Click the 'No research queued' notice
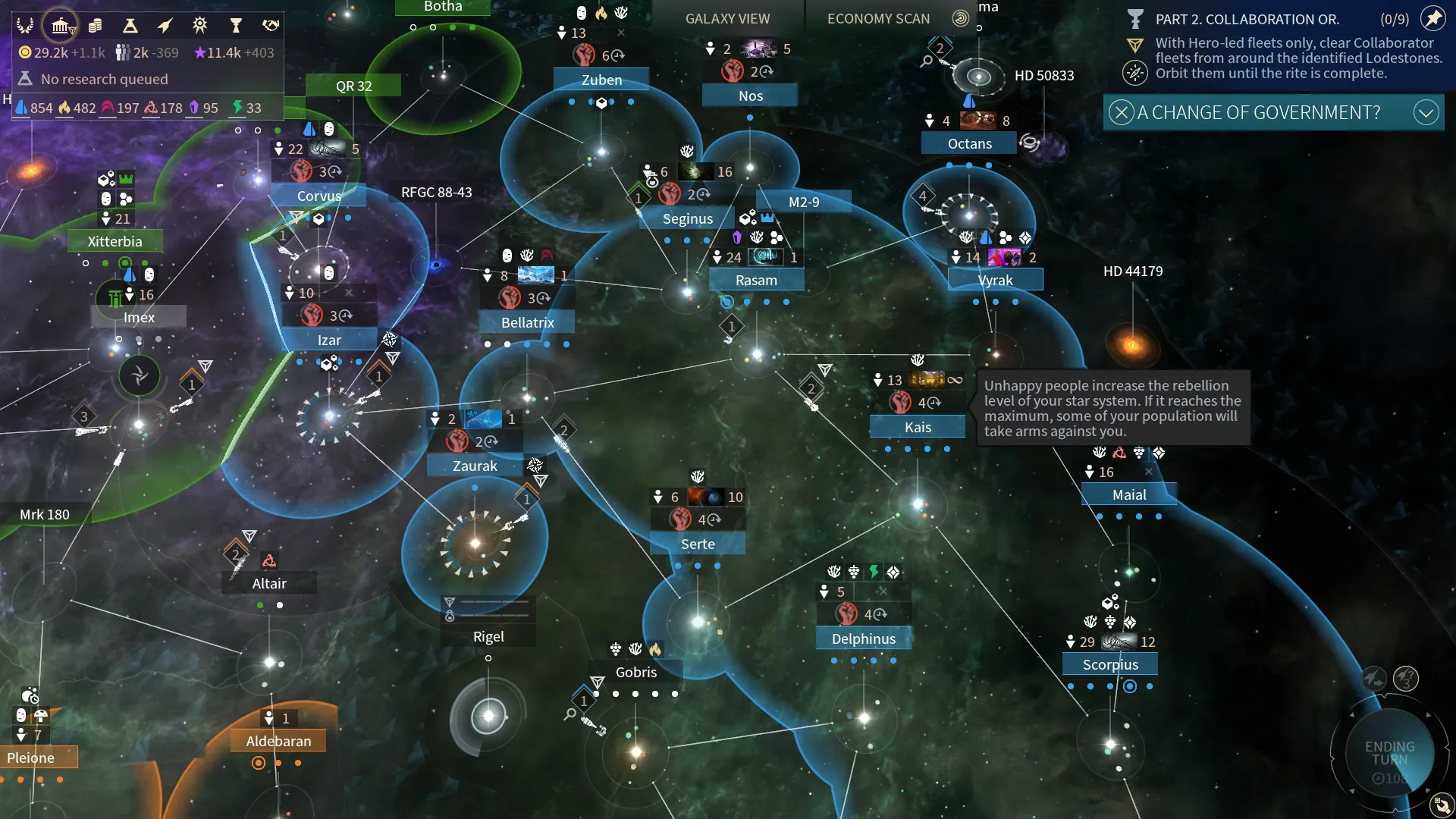The width and height of the screenshot is (1456, 819). [x=104, y=79]
